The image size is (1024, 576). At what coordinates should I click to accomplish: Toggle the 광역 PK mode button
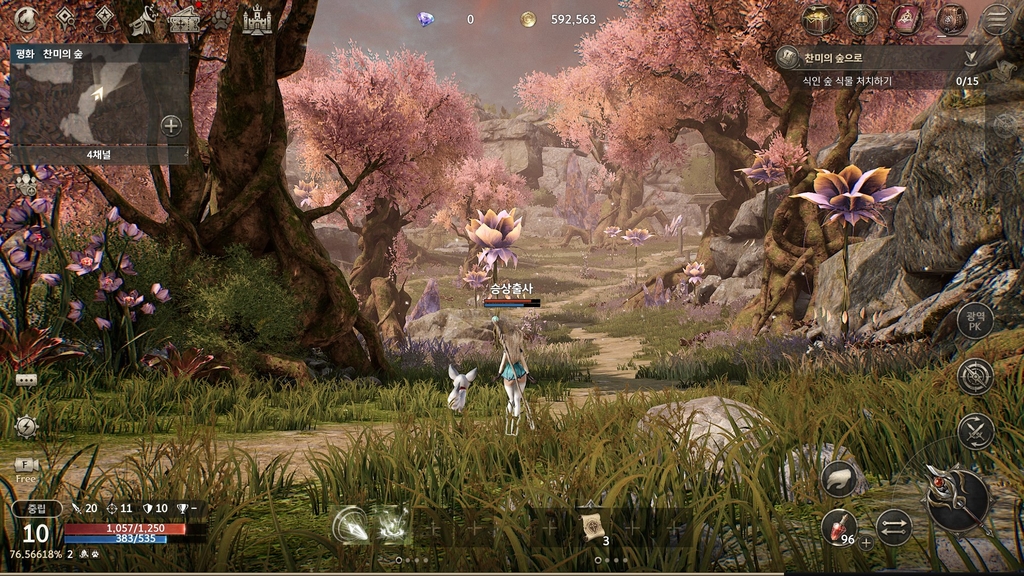pos(975,322)
